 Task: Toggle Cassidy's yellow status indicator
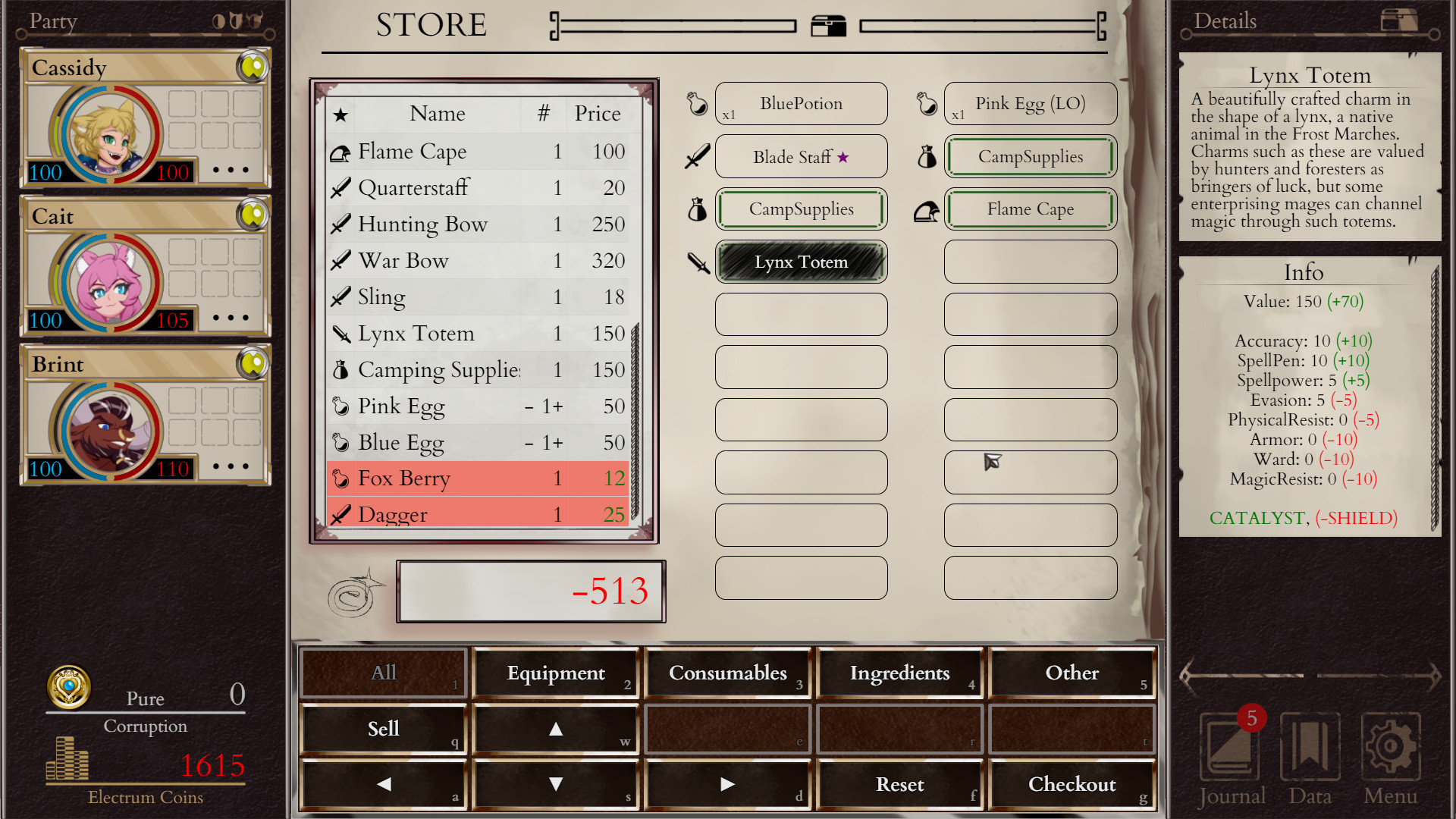(253, 67)
